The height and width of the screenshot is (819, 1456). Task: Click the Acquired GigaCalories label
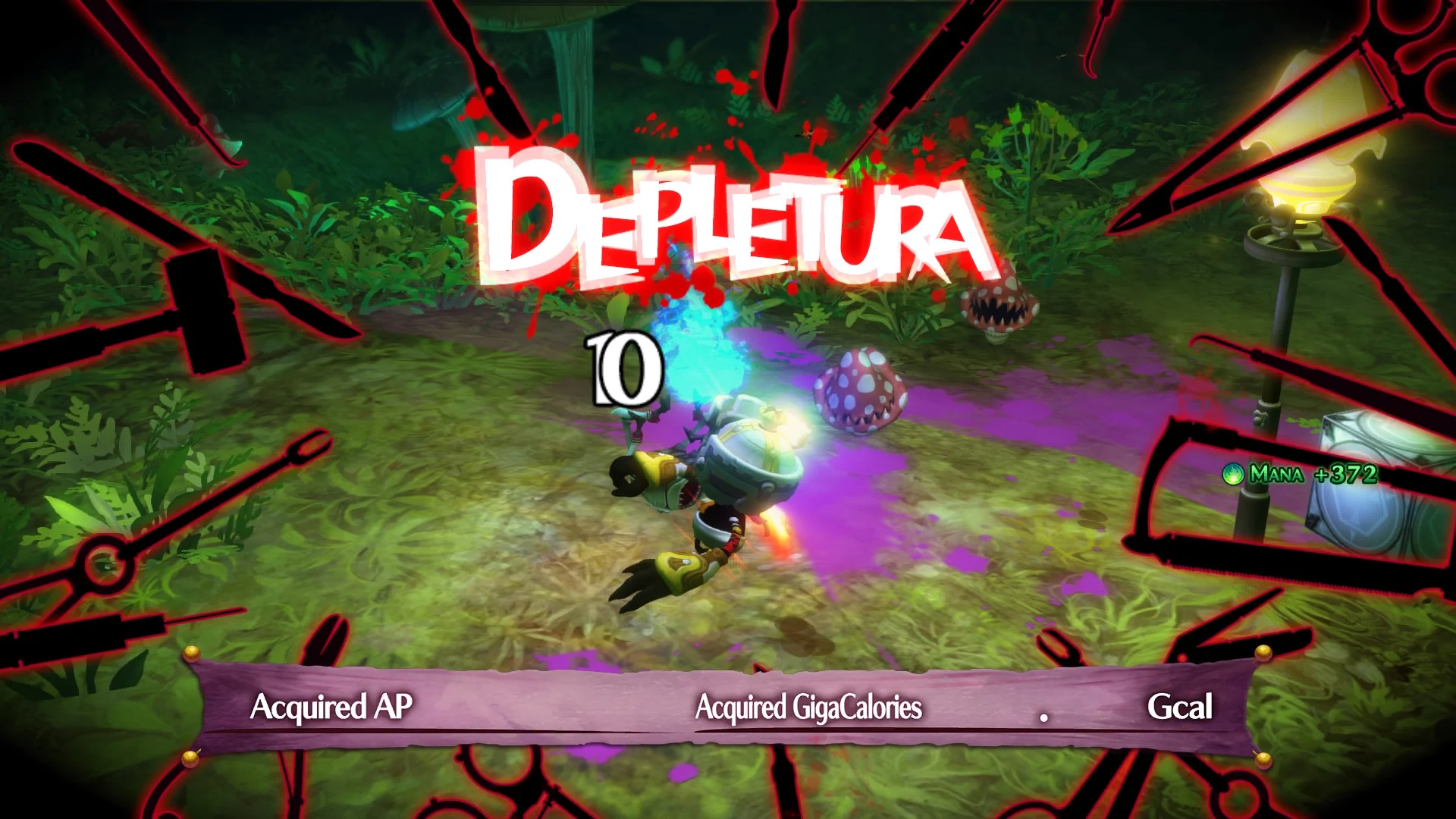[808, 709]
